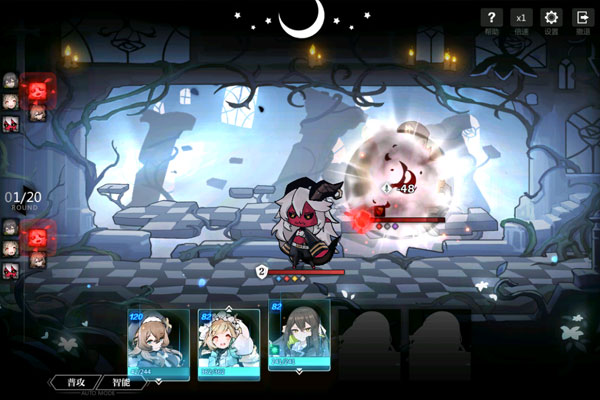Open the gear settings menu
The height and width of the screenshot is (400, 600).
click(550, 18)
